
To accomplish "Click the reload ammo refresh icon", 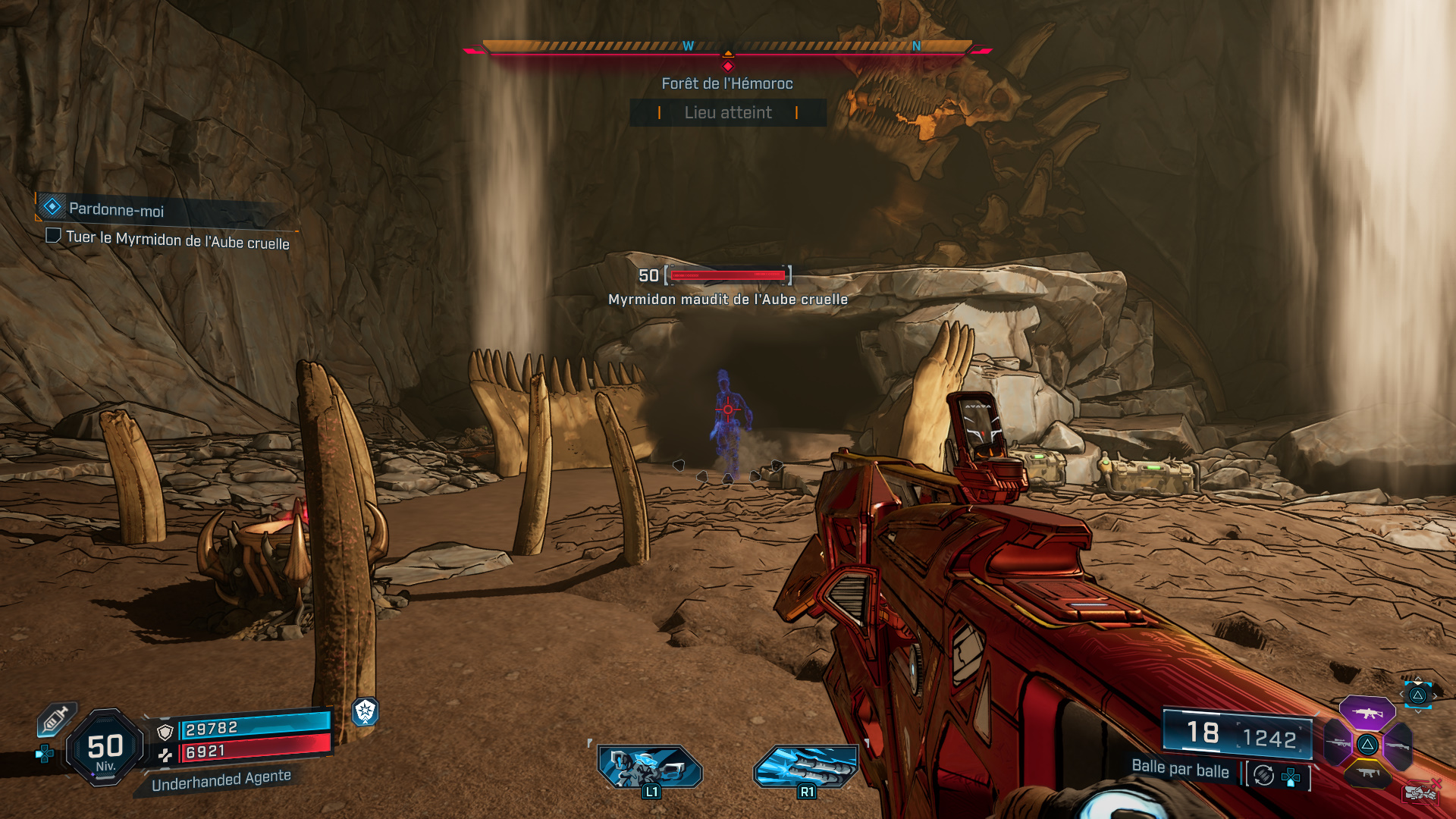I will pos(1263,775).
